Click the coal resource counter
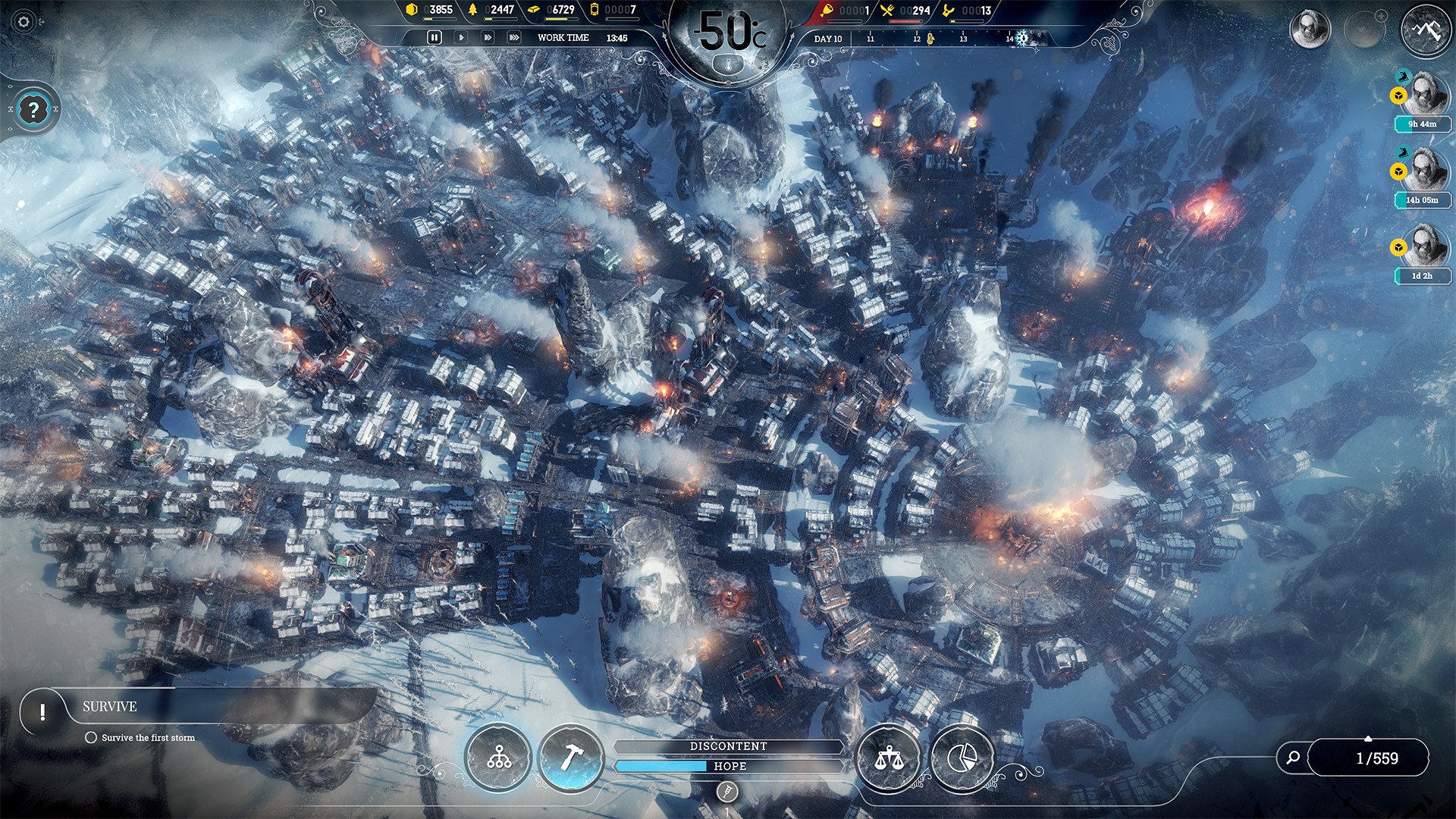 pyautogui.click(x=431, y=11)
